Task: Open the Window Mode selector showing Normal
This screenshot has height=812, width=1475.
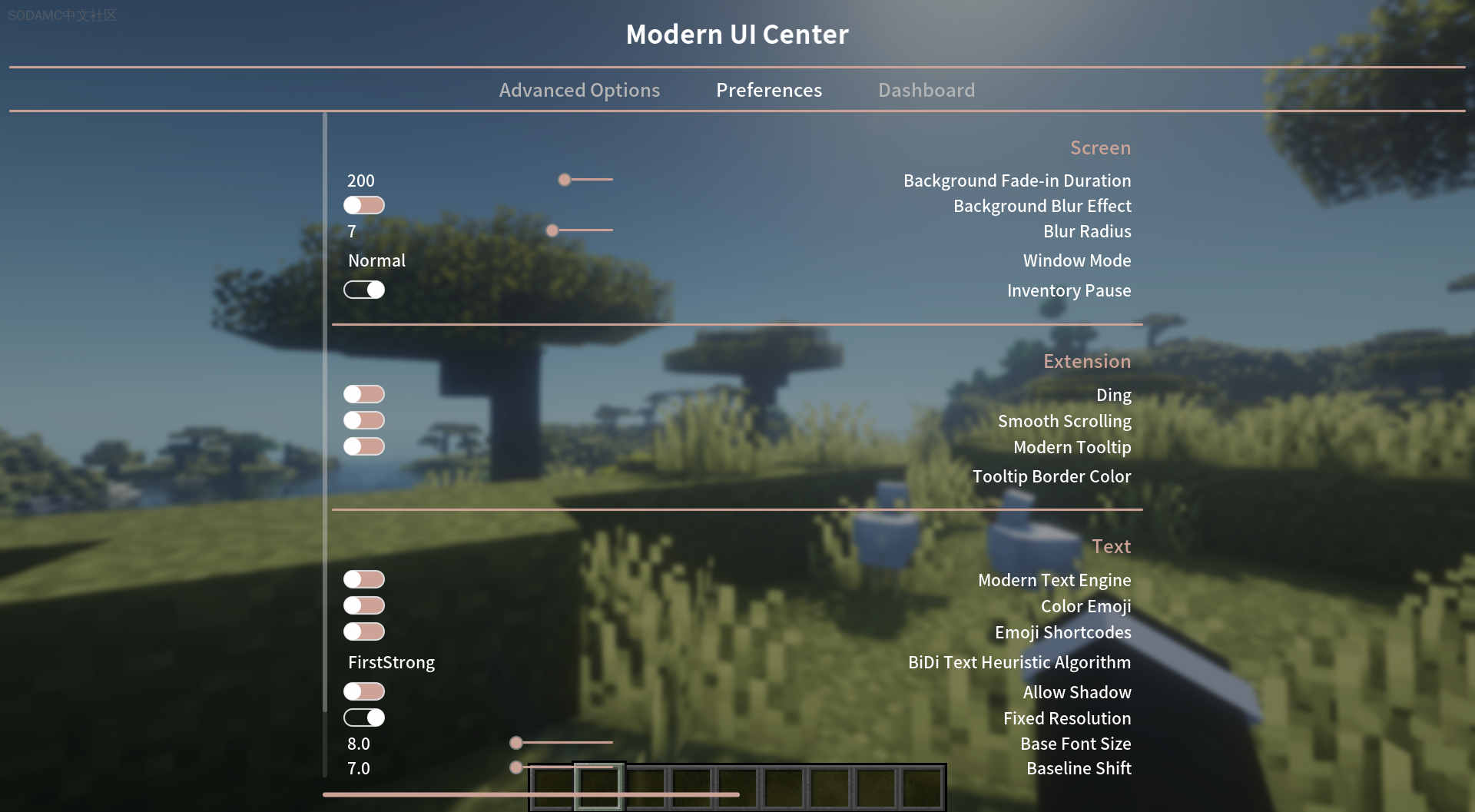Action: tap(376, 260)
